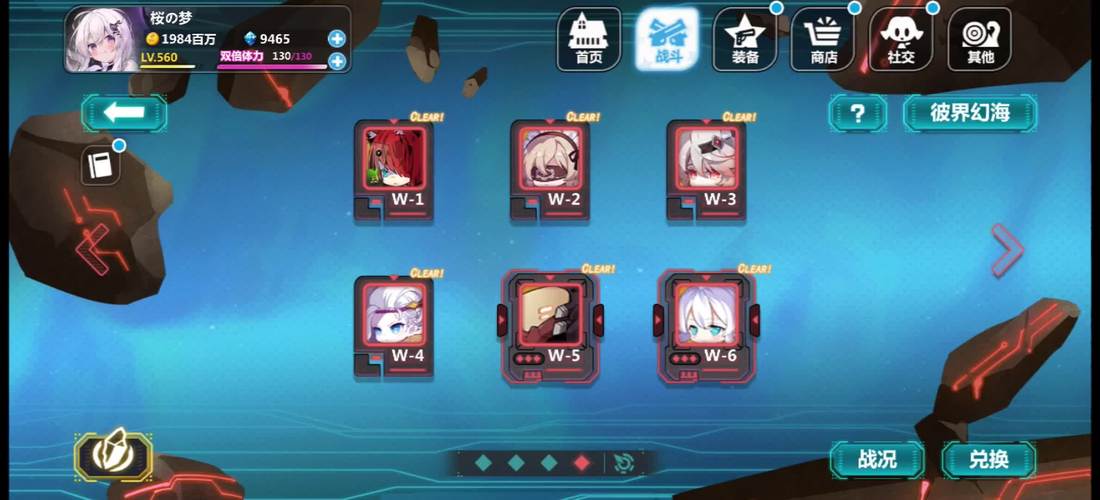Go back with the arrow button
The height and width of the screenshot is (500, 1100).
pyautogui.click(x=124, y=113)
